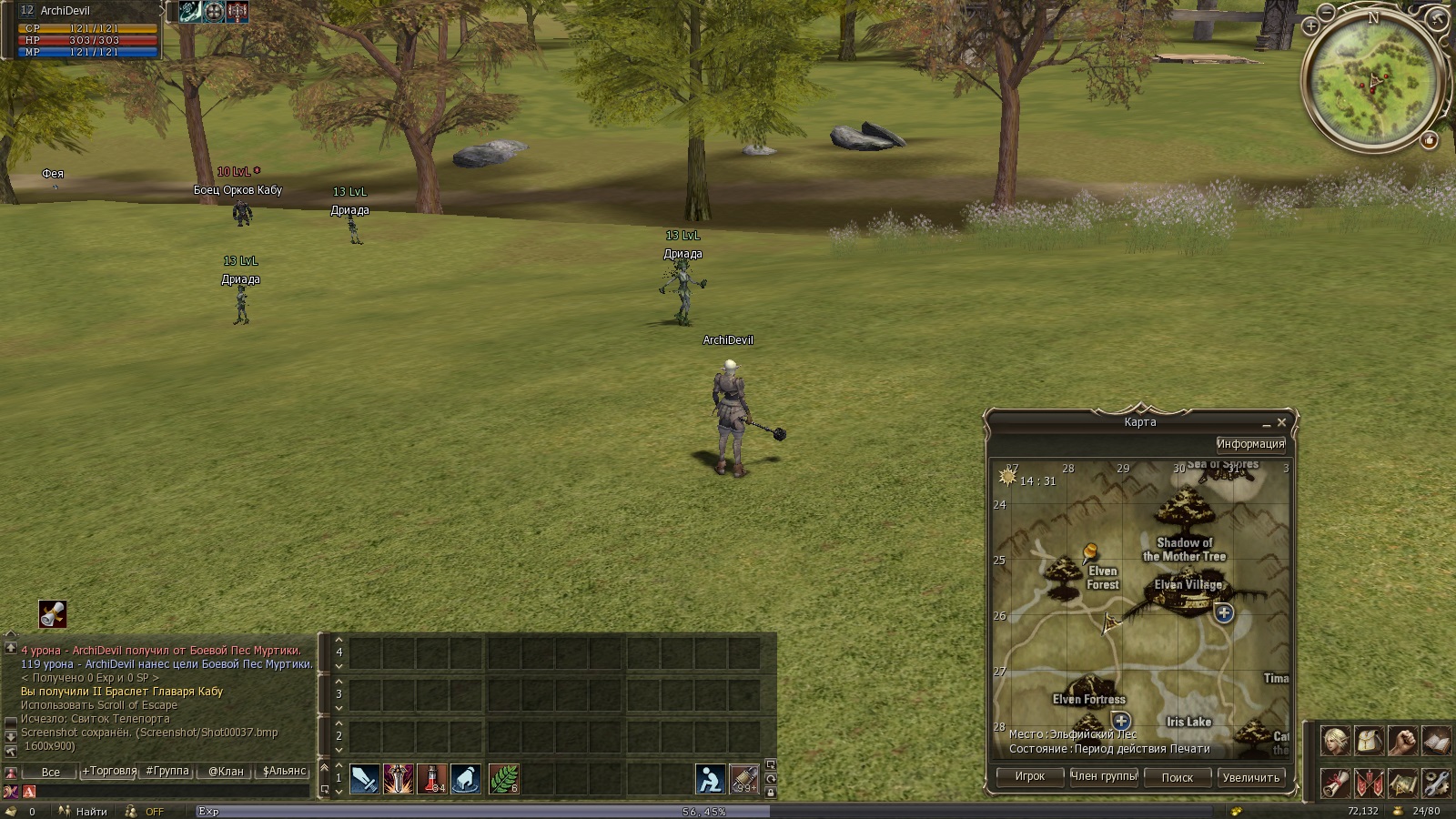Open the #Группа chat tab
The width and height of the screenshot is (1456, 819).
click(x=167, y=771)
